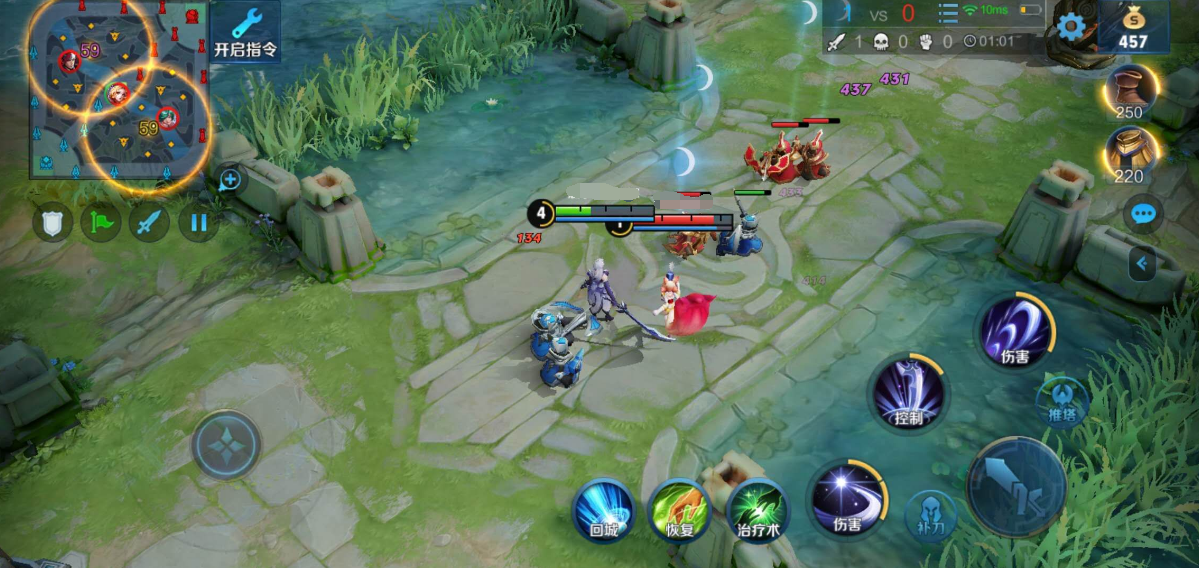The width and height of the screenshot is (1199, 568).
Task: Open the chat bubble quick messages
Action: [1142, 213]
